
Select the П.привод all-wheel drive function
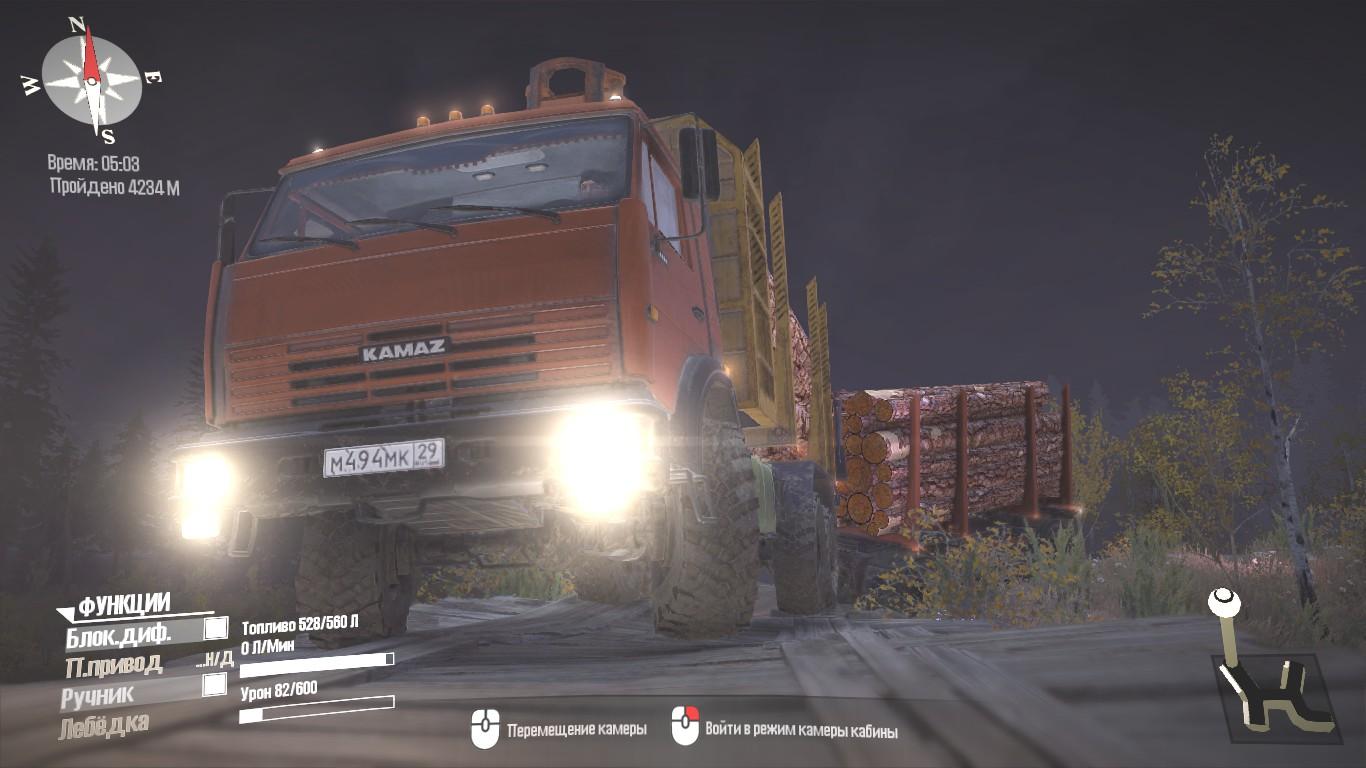pos(113,664)
